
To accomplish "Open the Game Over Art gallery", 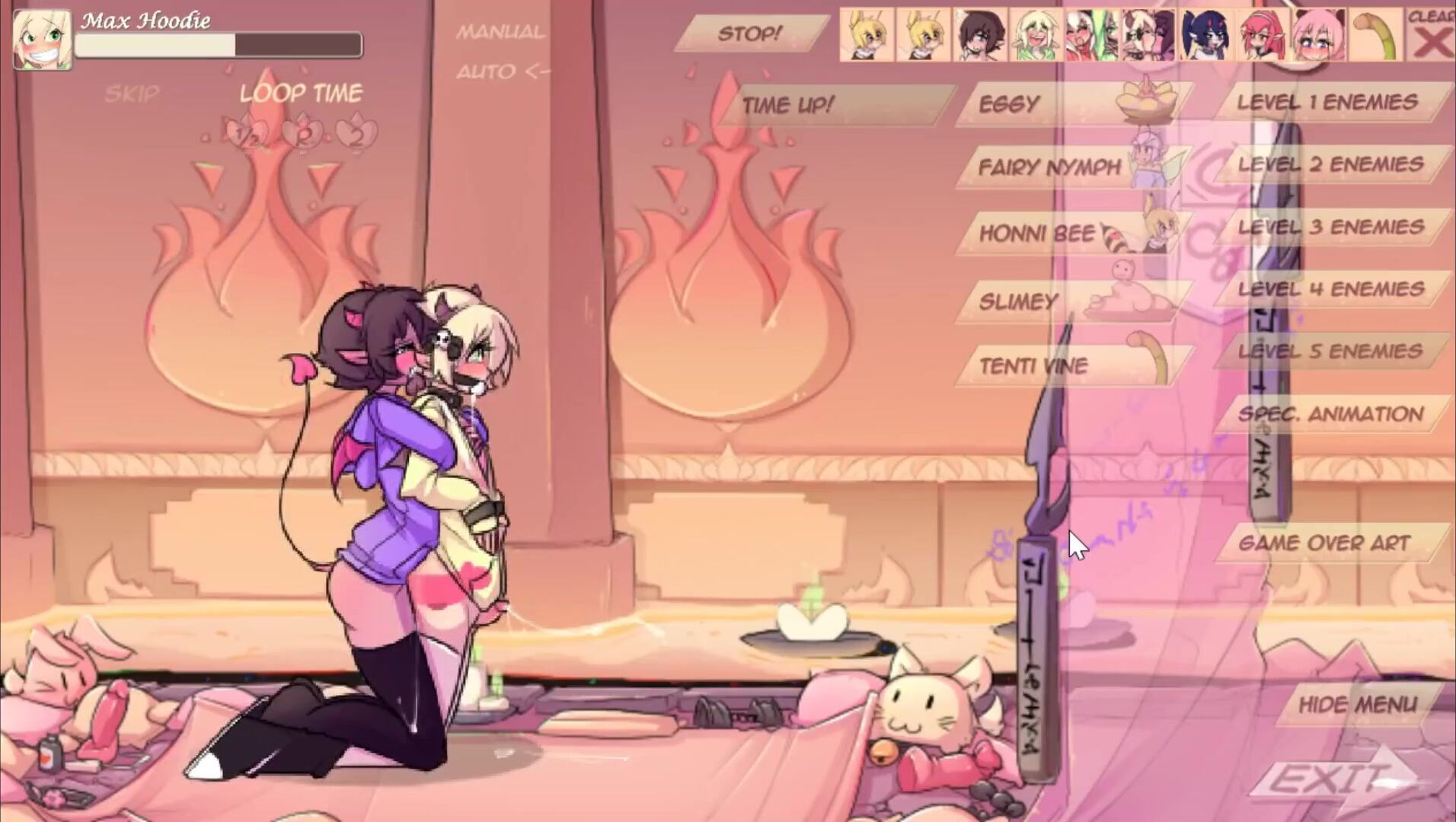I will pos(1324,543).
